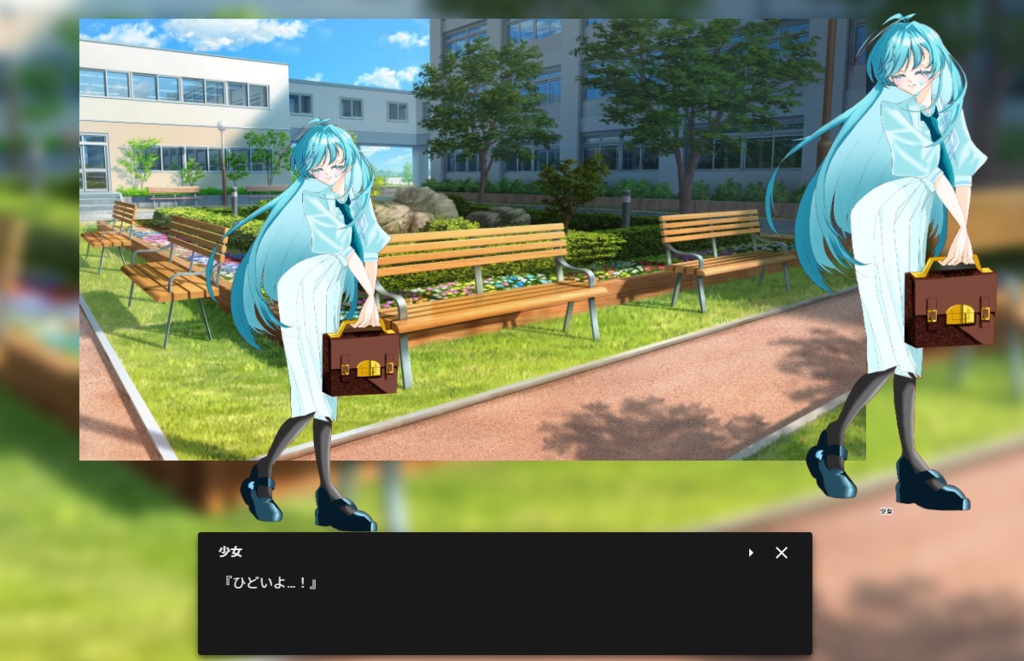
Task: Advance the dialogue text 『ひどいよ…！』
Action: tap(268, 583)
